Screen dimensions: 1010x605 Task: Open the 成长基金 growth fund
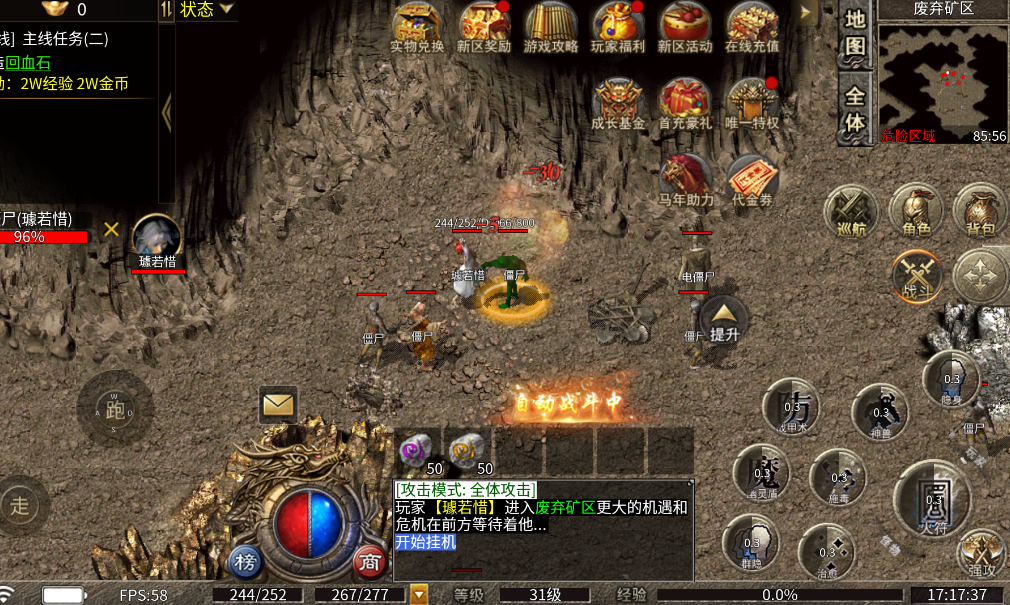pos(618,102)
